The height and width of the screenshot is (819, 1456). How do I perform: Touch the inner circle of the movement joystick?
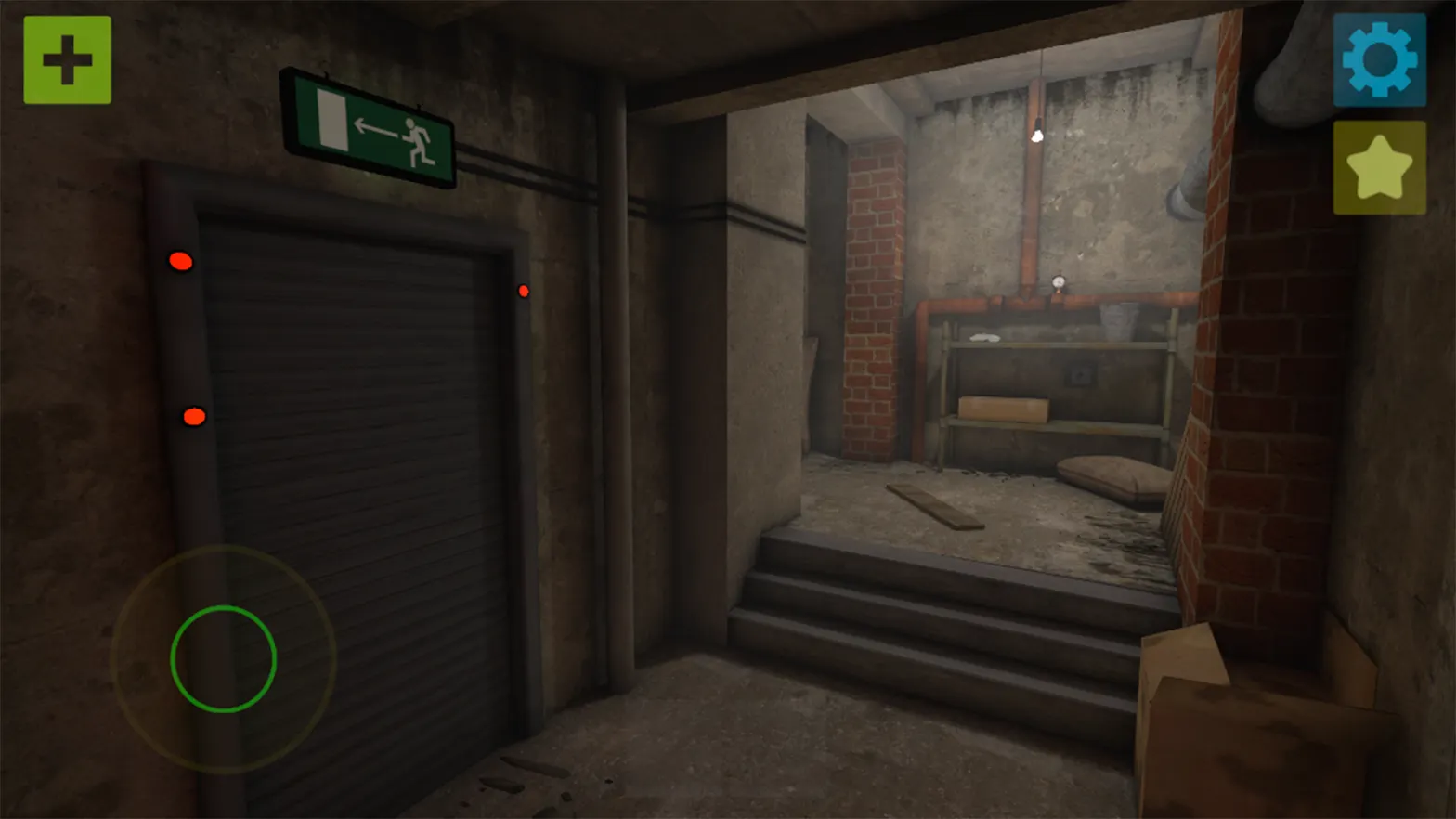tap(223, 661)
